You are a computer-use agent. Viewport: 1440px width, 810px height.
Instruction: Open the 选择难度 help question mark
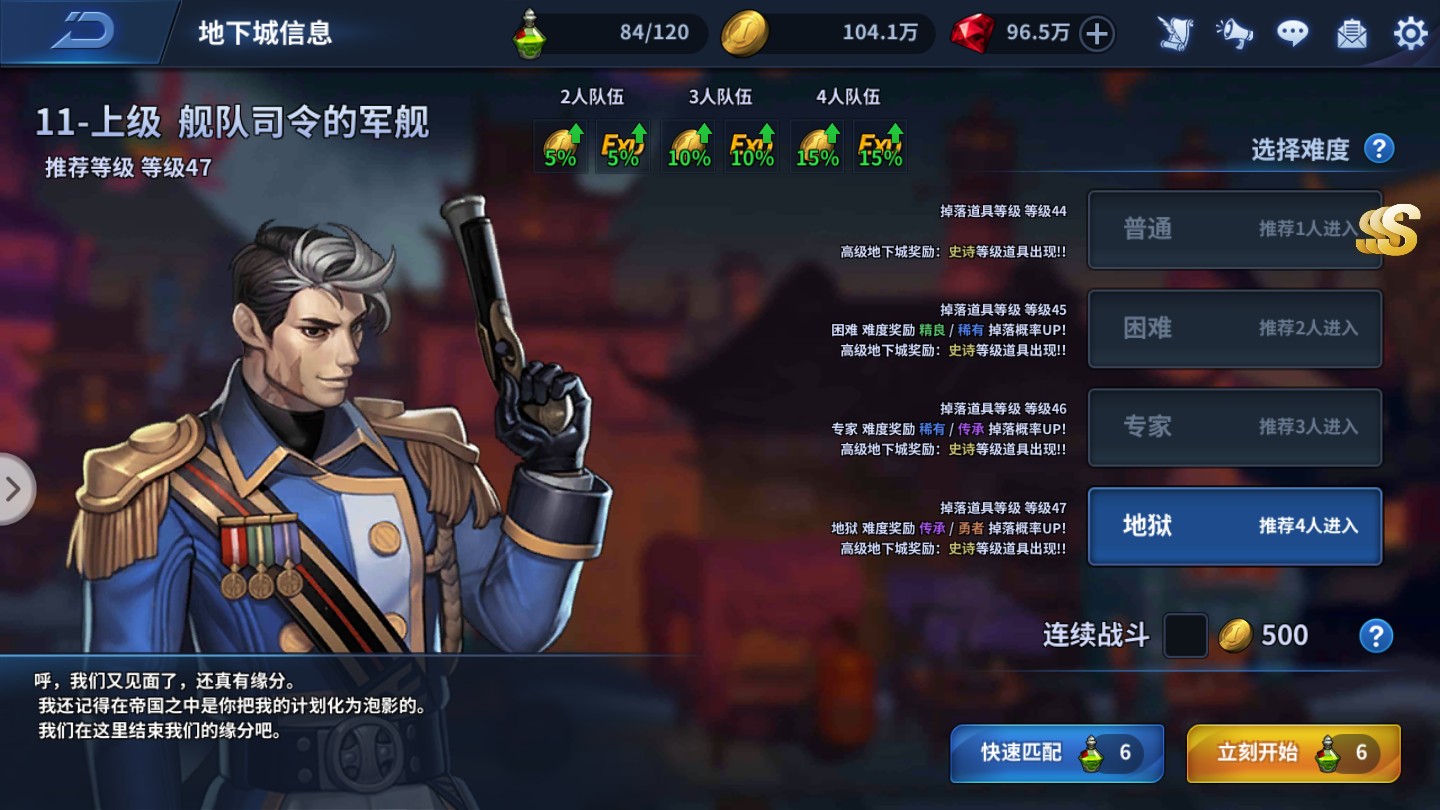tap(1378, 147)
